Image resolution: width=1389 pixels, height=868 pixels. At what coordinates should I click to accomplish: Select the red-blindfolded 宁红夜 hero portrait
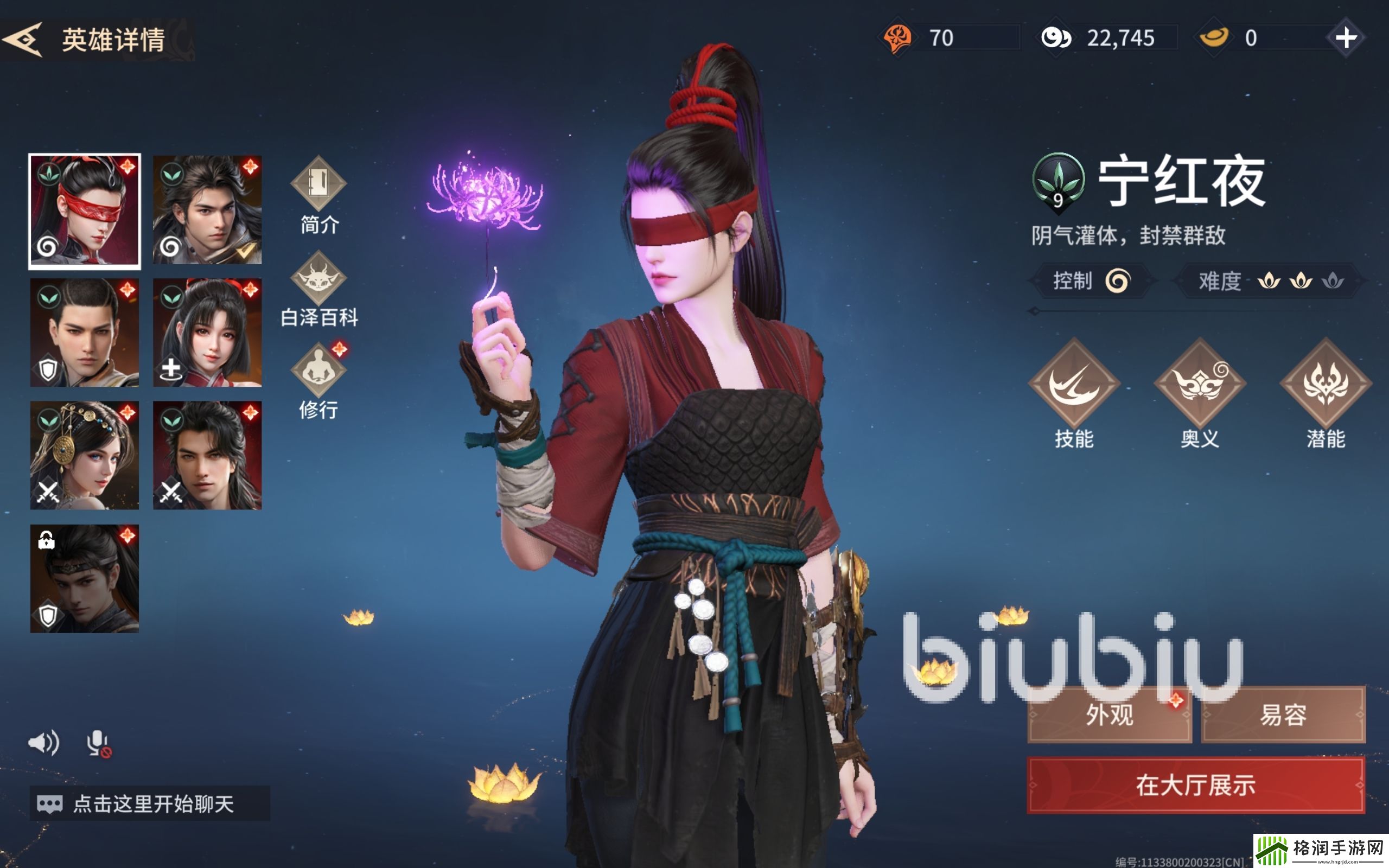(x=85, y=211)
